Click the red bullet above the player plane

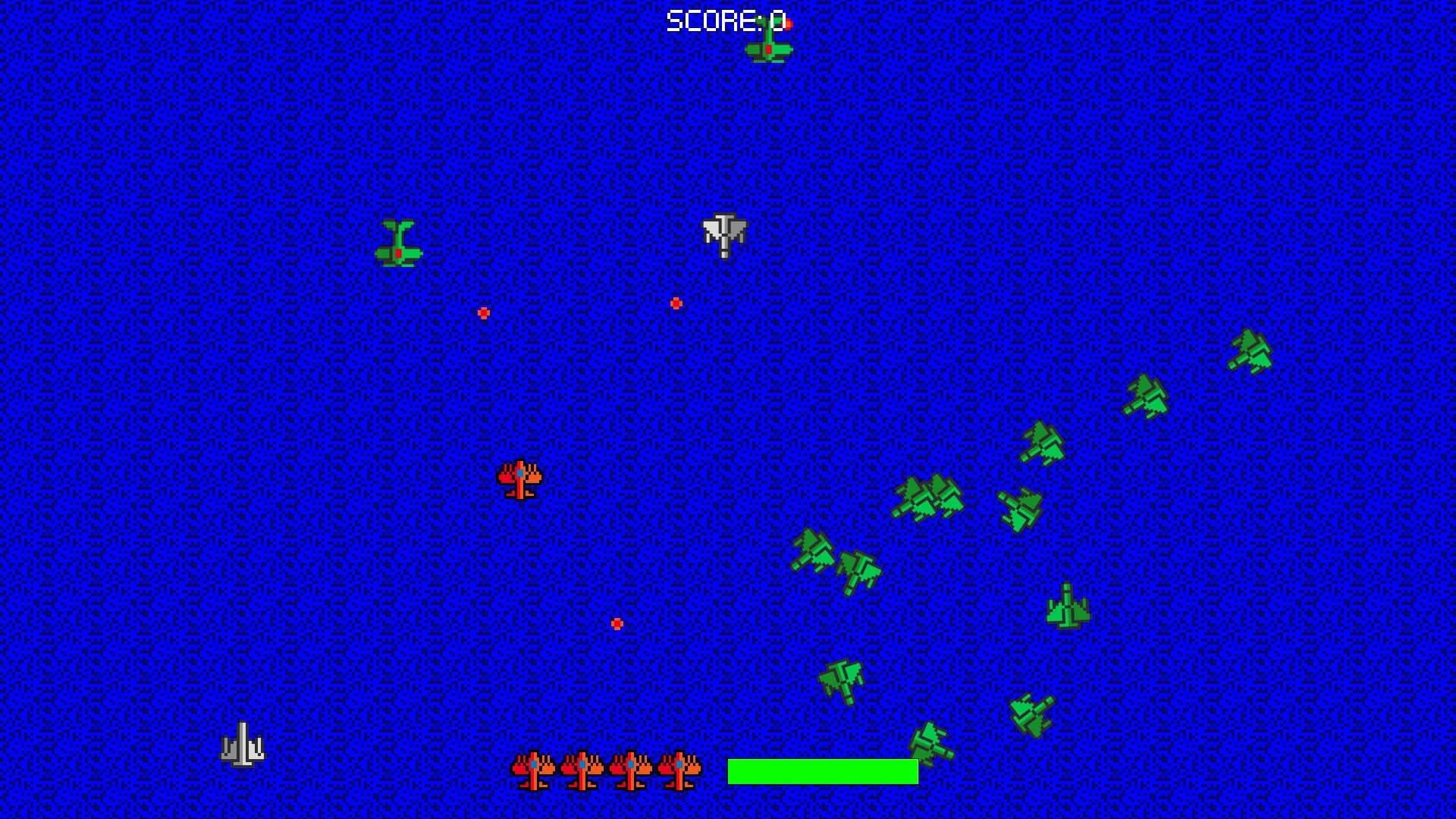tap(483, 312)
